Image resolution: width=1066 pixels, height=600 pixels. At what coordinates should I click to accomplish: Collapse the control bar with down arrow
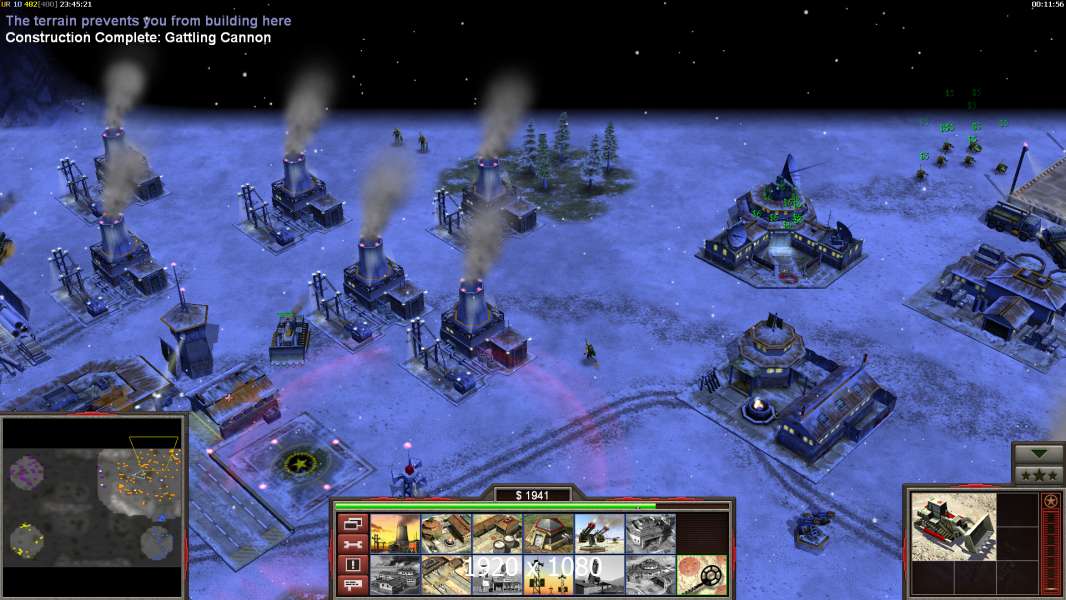1038,454
